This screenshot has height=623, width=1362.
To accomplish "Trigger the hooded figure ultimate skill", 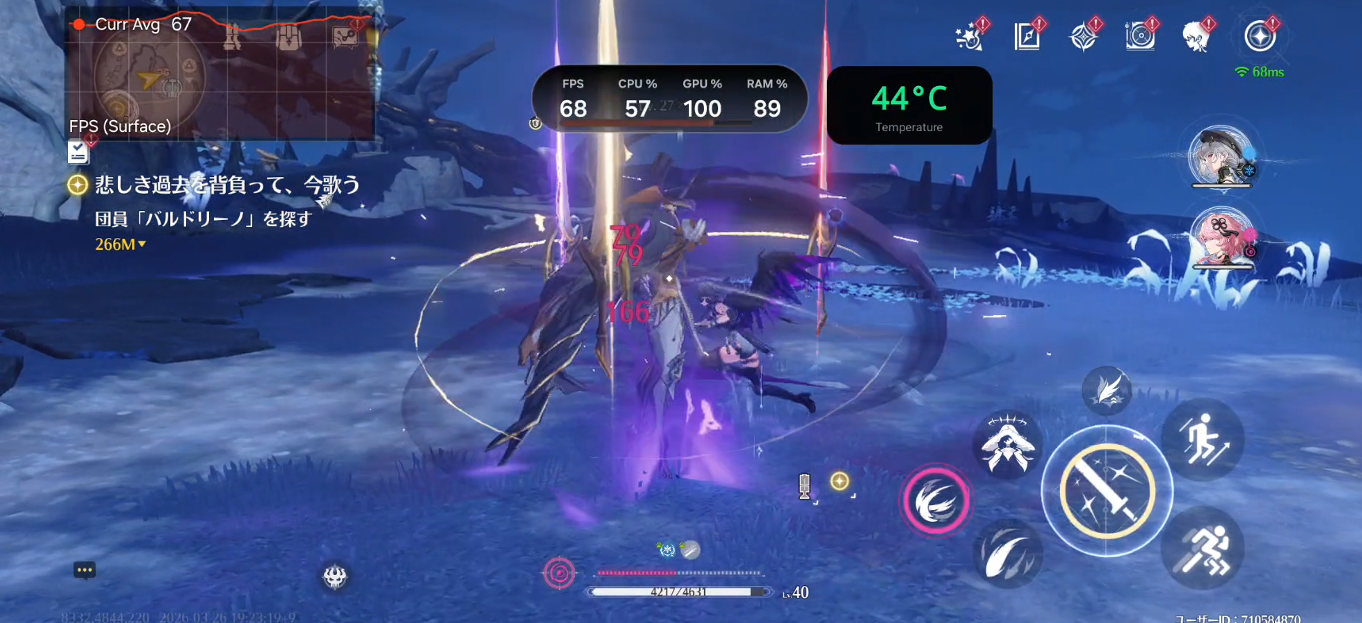I will point(1007,445).
